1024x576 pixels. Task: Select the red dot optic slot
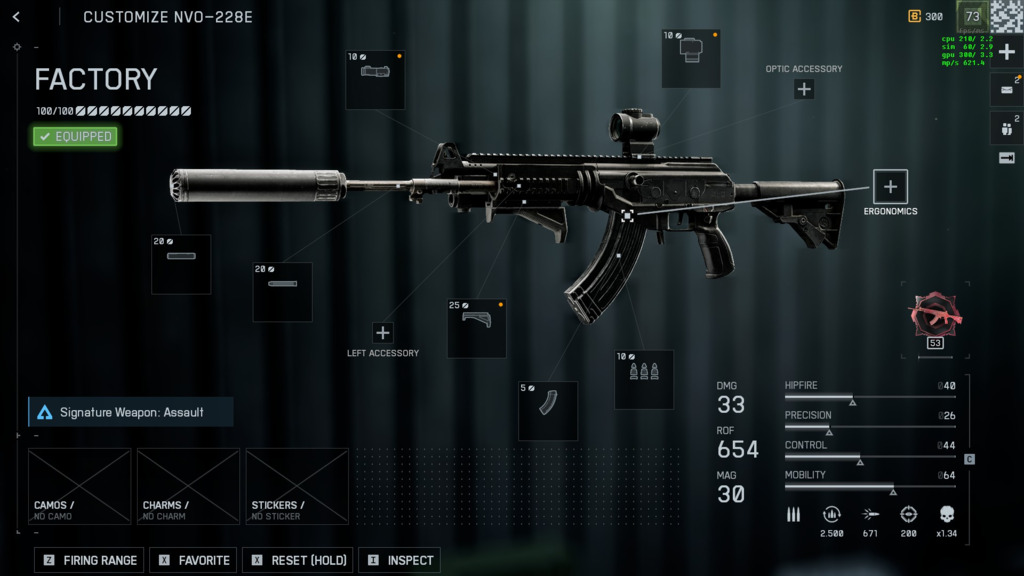pos(691,58)
